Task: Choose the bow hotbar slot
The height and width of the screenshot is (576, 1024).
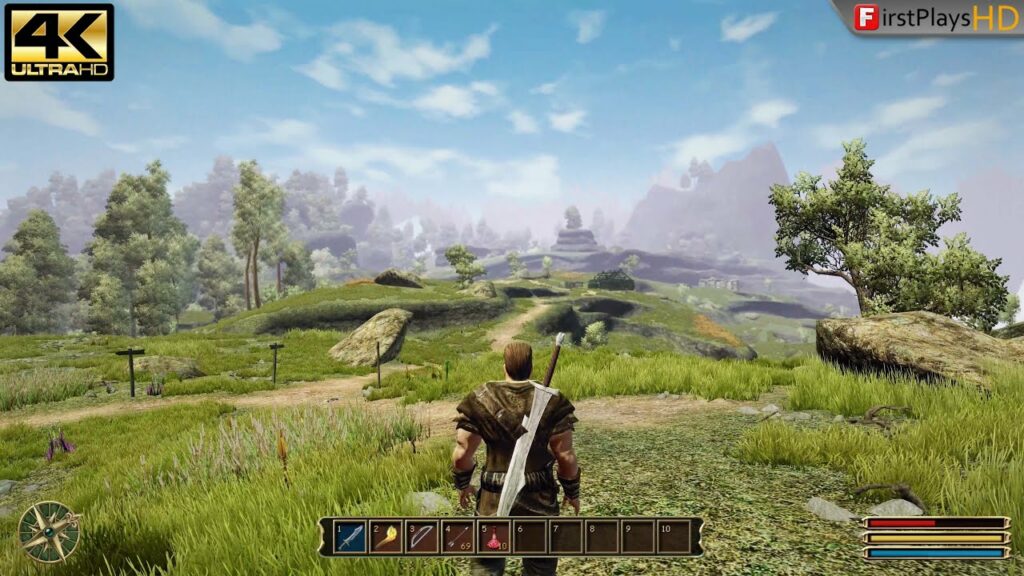Action: (x=422, y=537)
